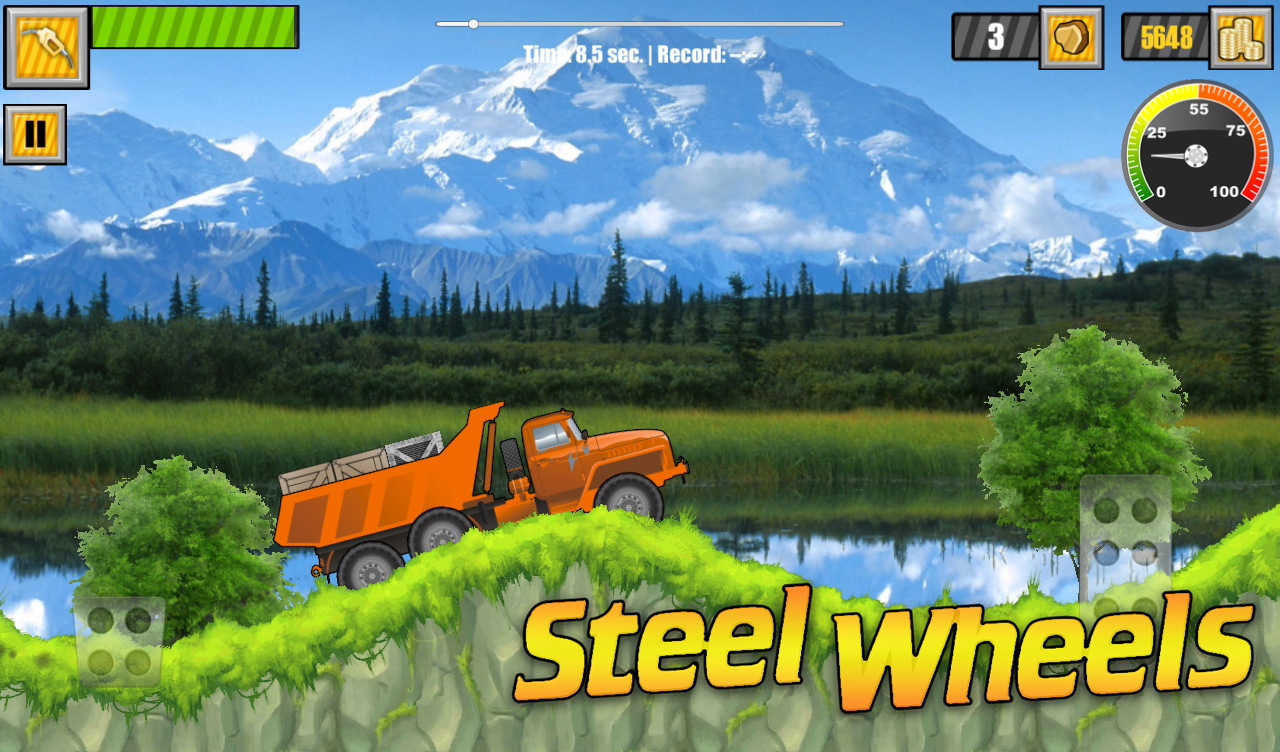Hit the brake pedal beside the left bush
This screenshot has height=752, width=1280.
point(119,641)
